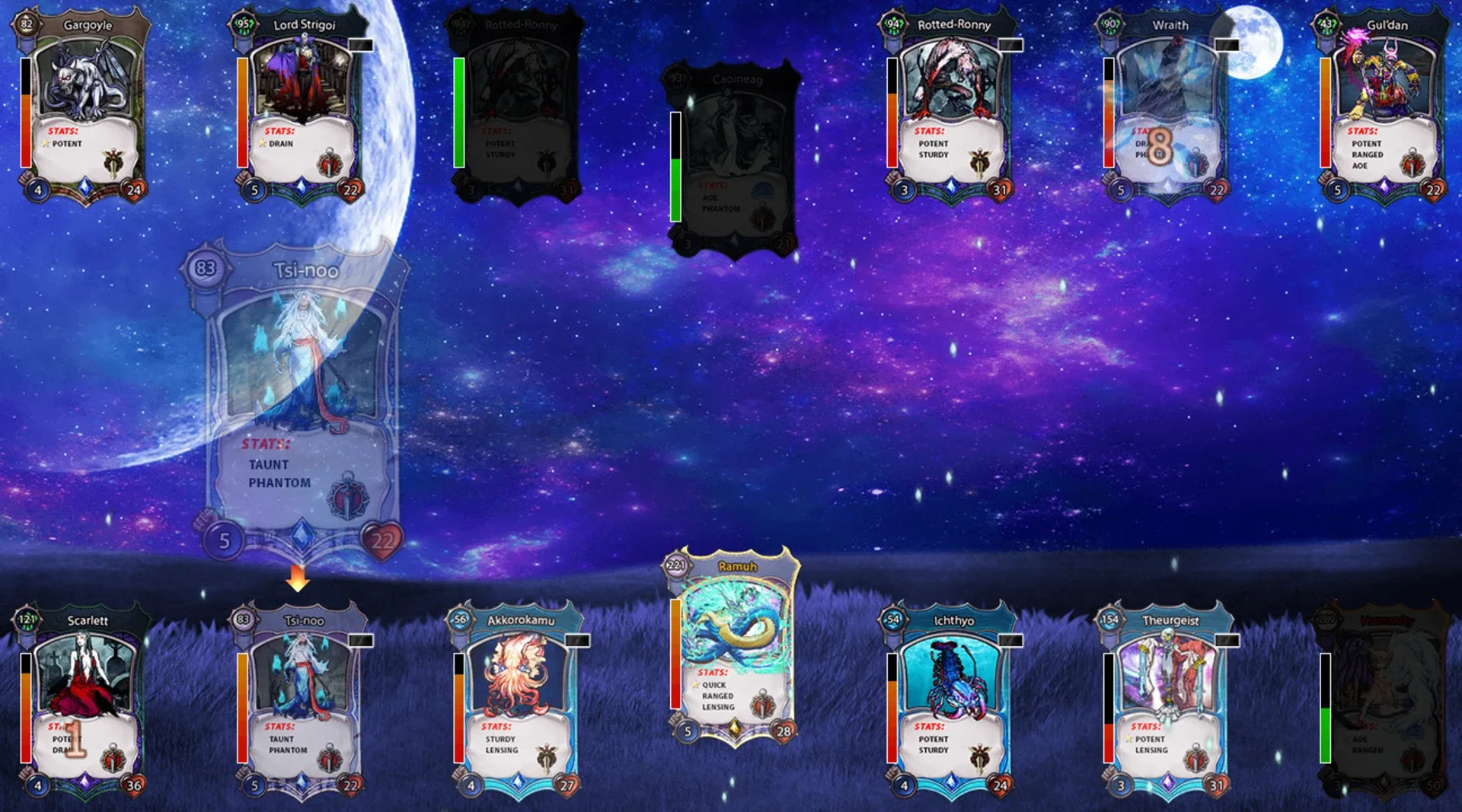Viewport: 1462px width, 812px height.
Task: Click the Wraith card's health bar
Action: 1109,114
